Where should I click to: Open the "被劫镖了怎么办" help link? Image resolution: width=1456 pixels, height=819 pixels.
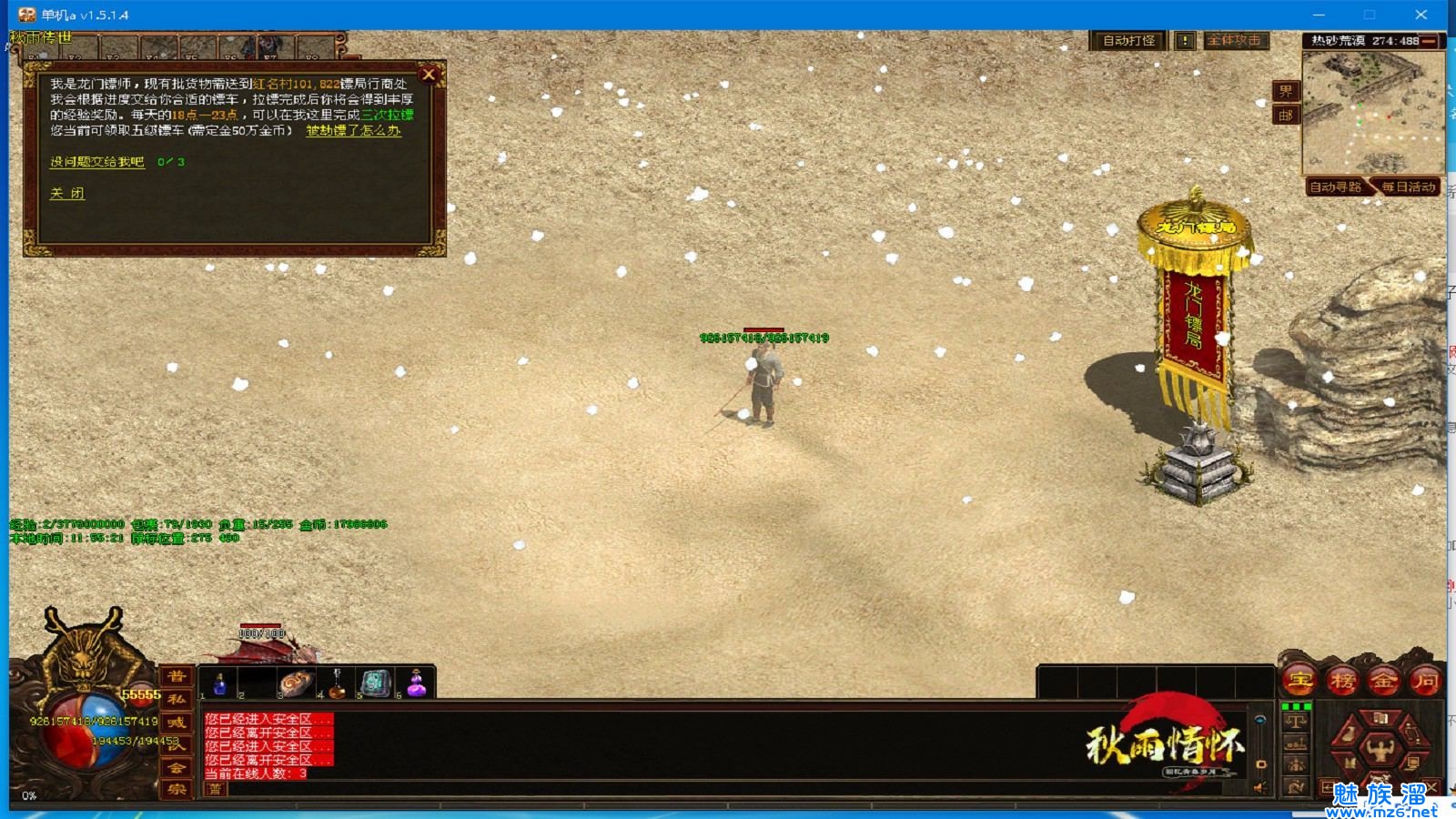click(x=353, y=131)
